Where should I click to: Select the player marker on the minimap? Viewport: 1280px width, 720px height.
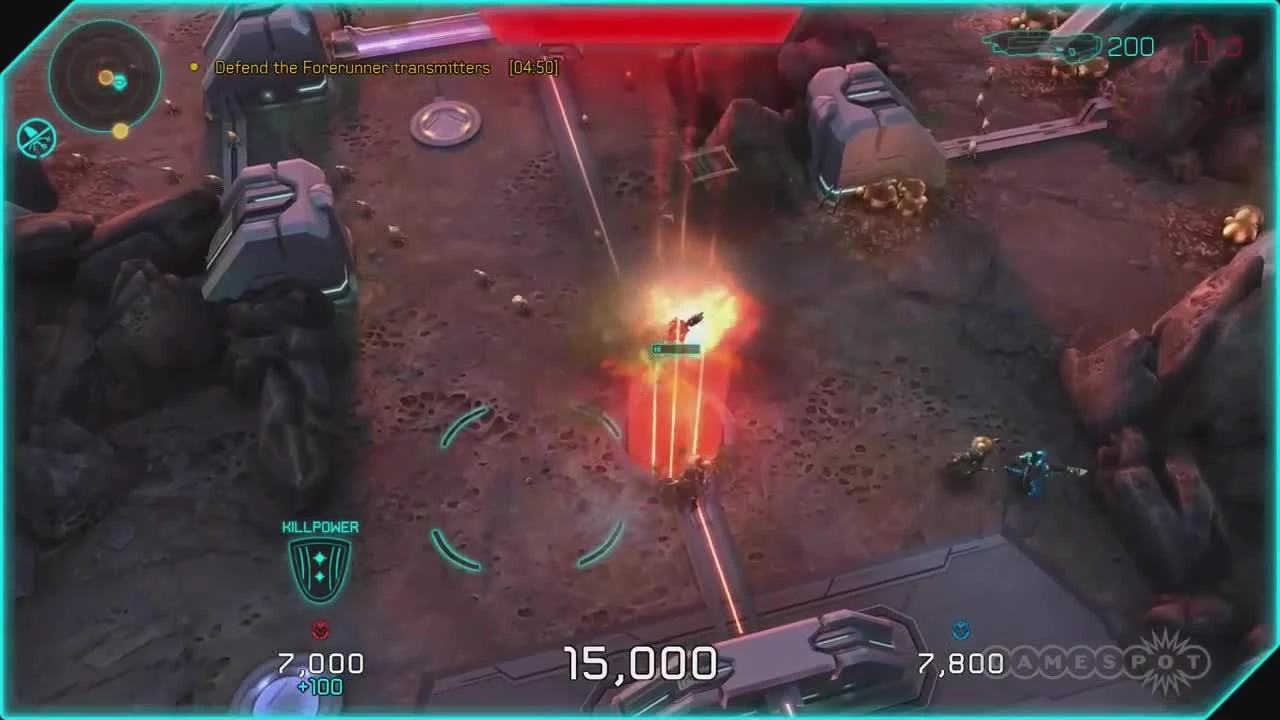120,83
